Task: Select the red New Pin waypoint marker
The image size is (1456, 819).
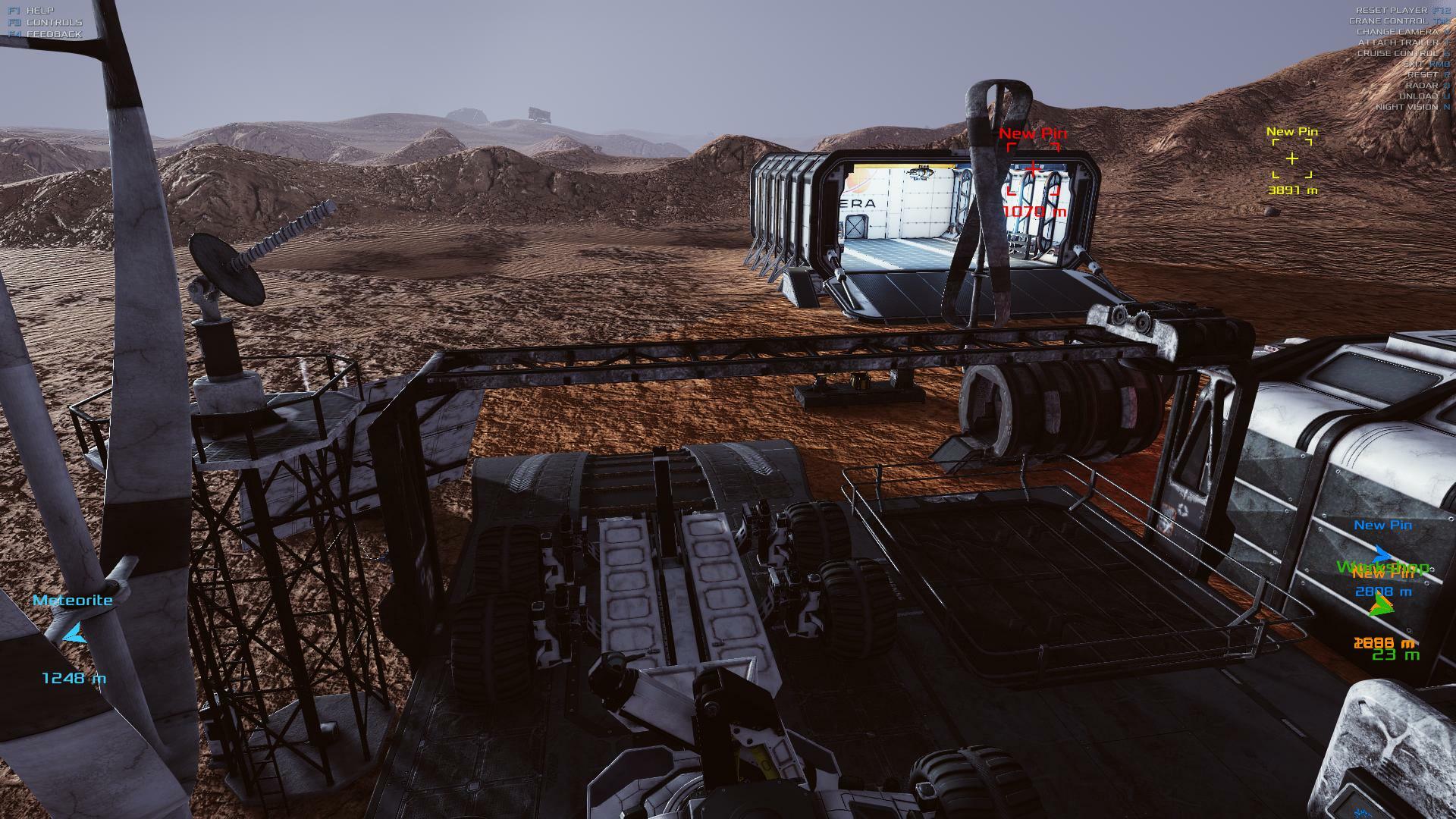Action: point(1033,168)
